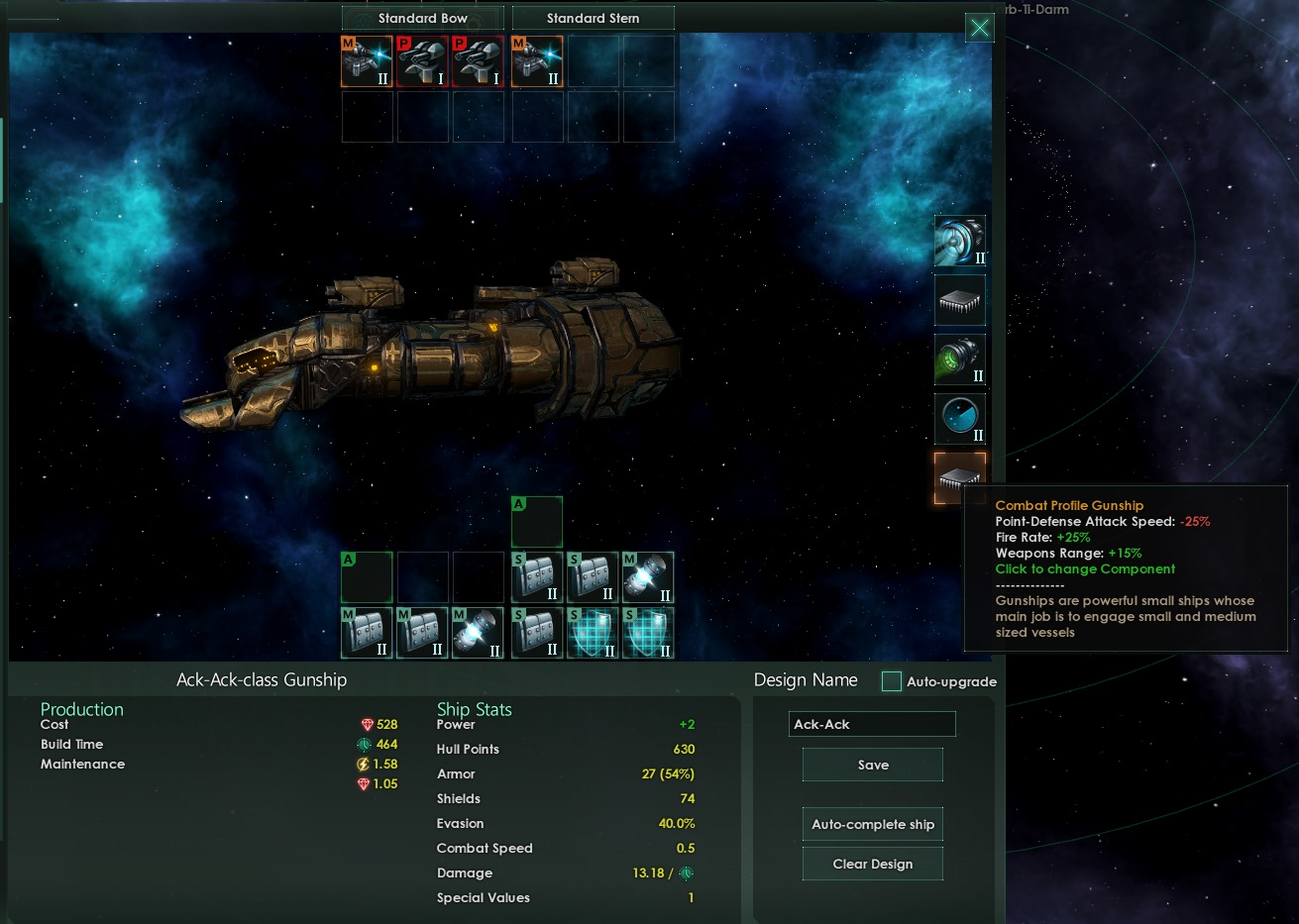
Task: Select the stern medium weapon slot
Action: tap(537, 61)
